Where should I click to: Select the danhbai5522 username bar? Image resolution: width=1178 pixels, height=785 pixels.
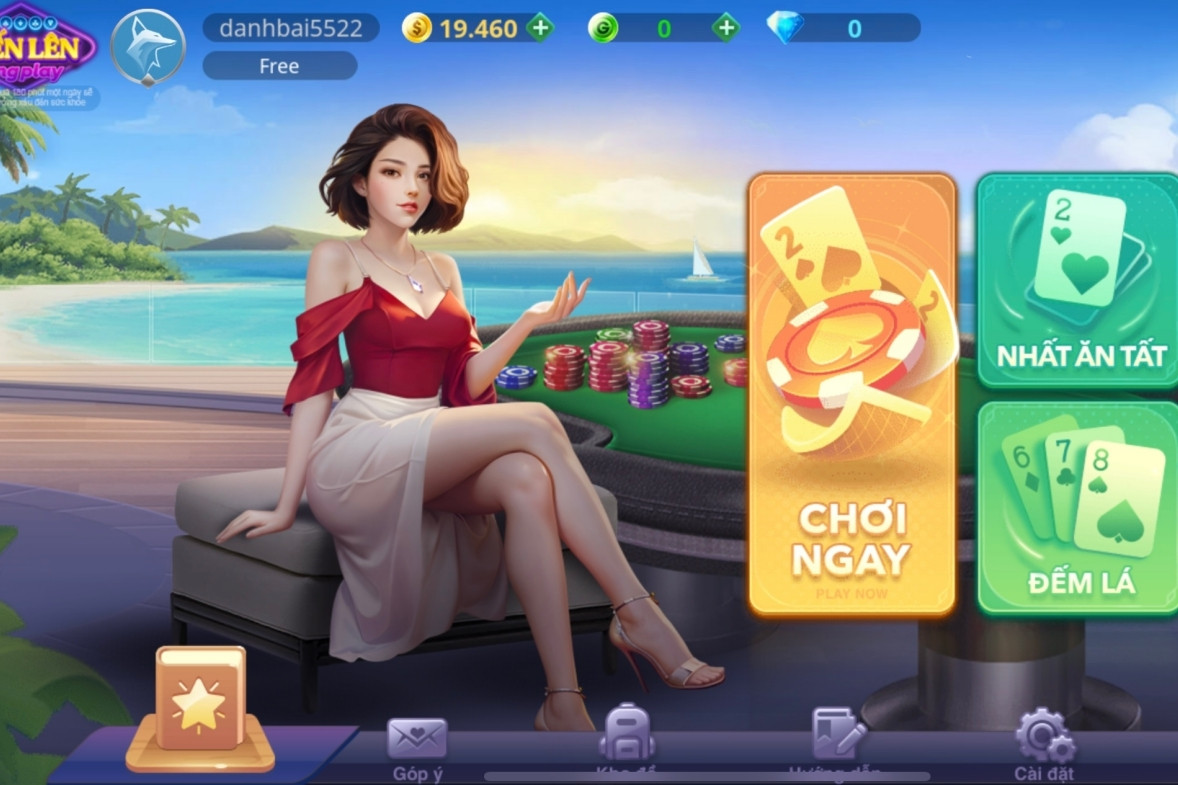point(291,28)
